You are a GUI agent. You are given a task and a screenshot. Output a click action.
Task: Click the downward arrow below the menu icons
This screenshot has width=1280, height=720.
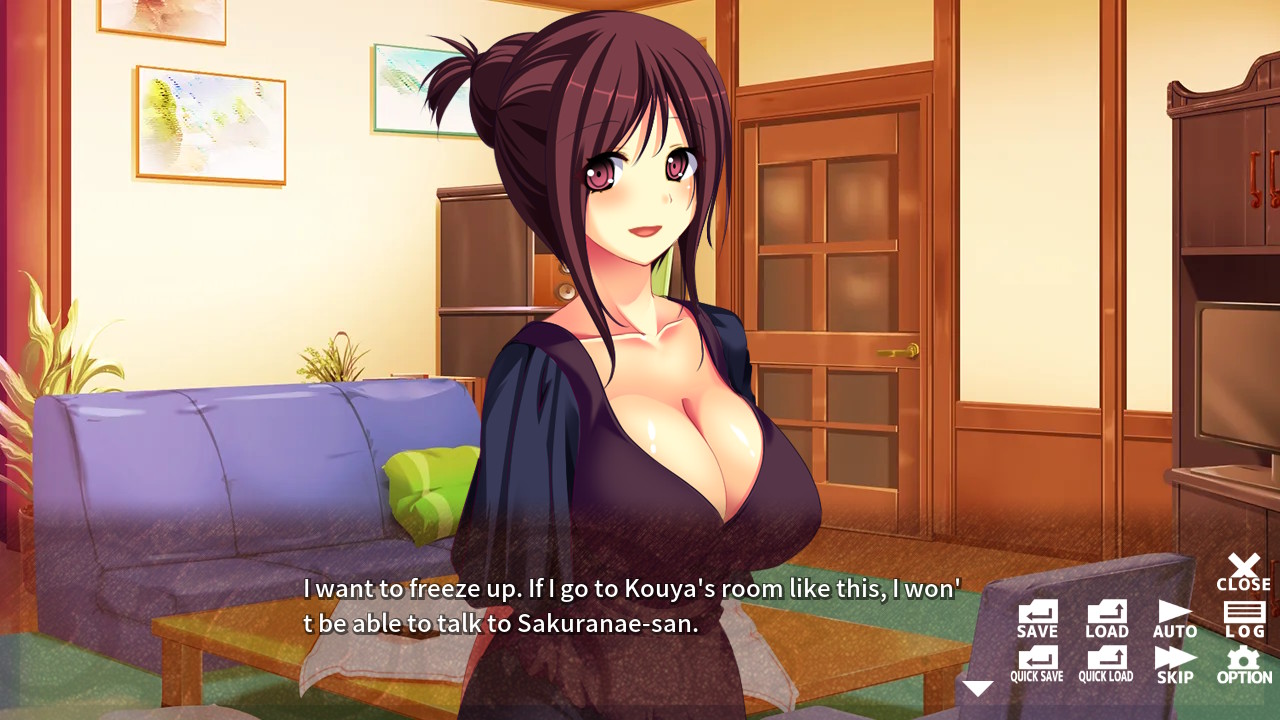click(x=978, y=686)
